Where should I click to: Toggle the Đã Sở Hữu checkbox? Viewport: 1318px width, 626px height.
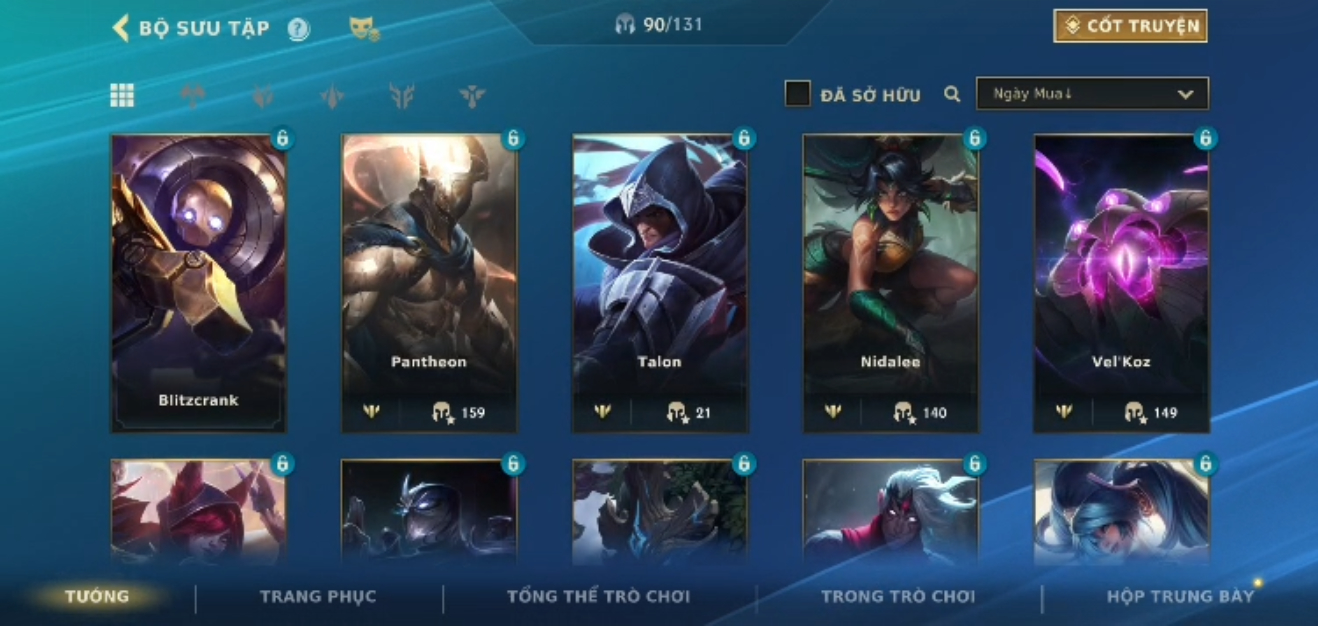[x=797, y=94]
